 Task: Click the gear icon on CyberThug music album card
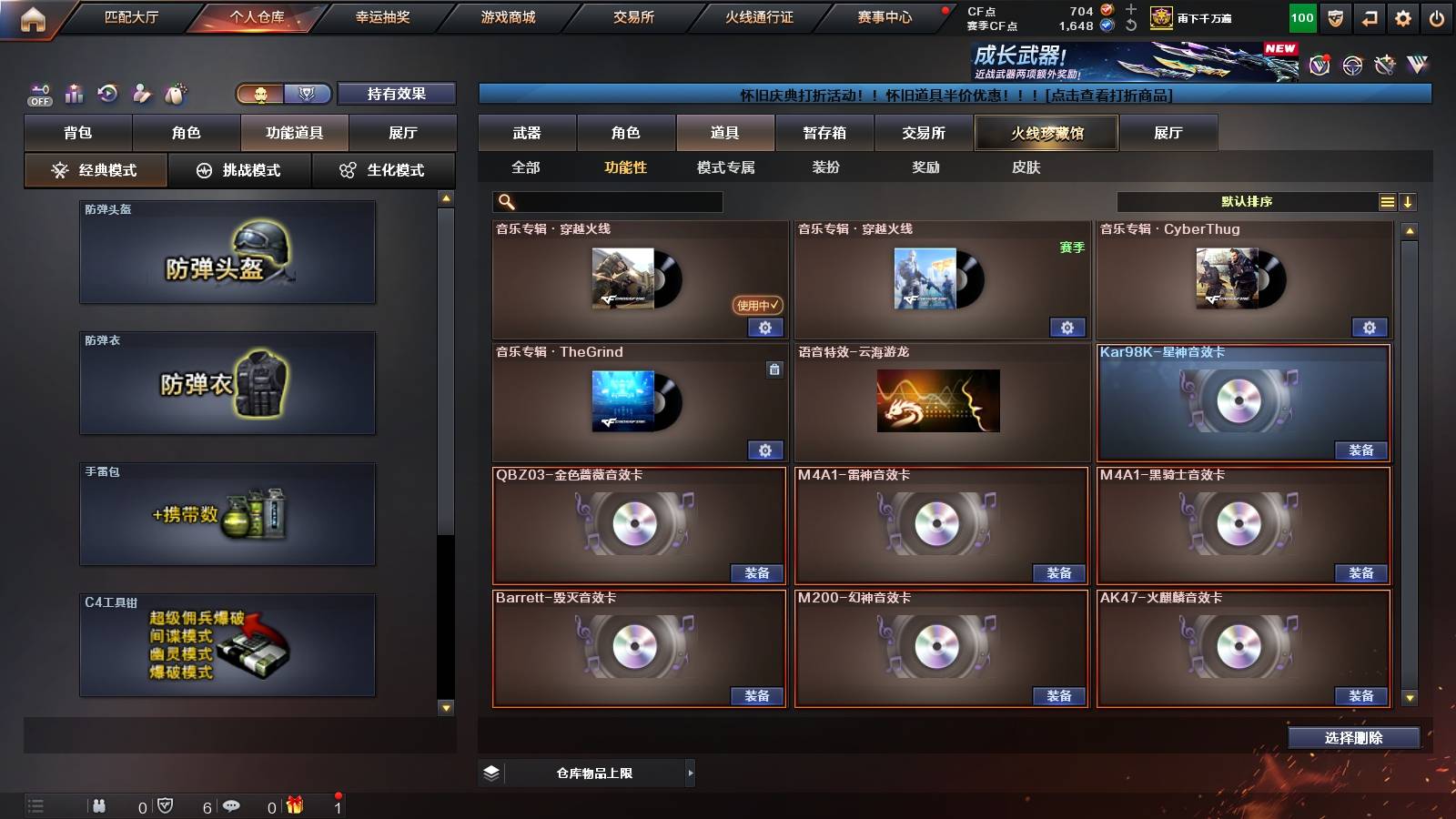[x=1370, y=327]
